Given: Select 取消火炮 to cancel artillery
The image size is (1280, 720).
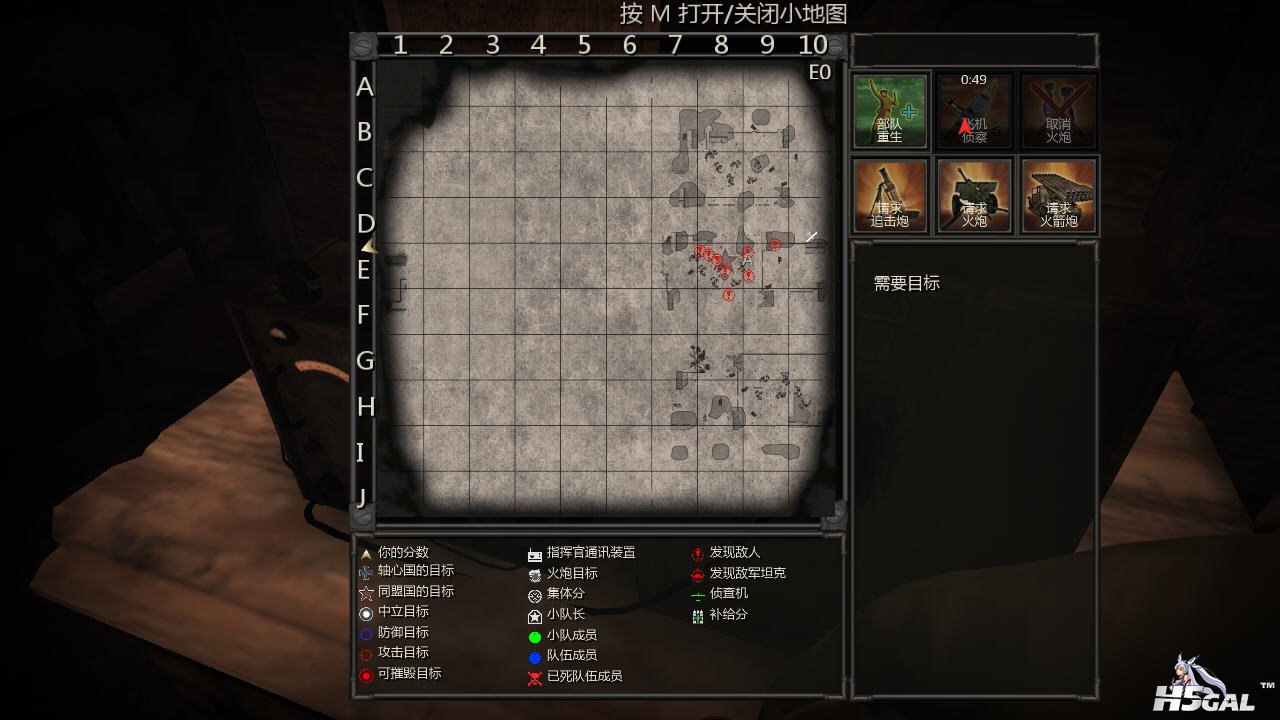Looking at the screenshot, I should click(1058, 111).
